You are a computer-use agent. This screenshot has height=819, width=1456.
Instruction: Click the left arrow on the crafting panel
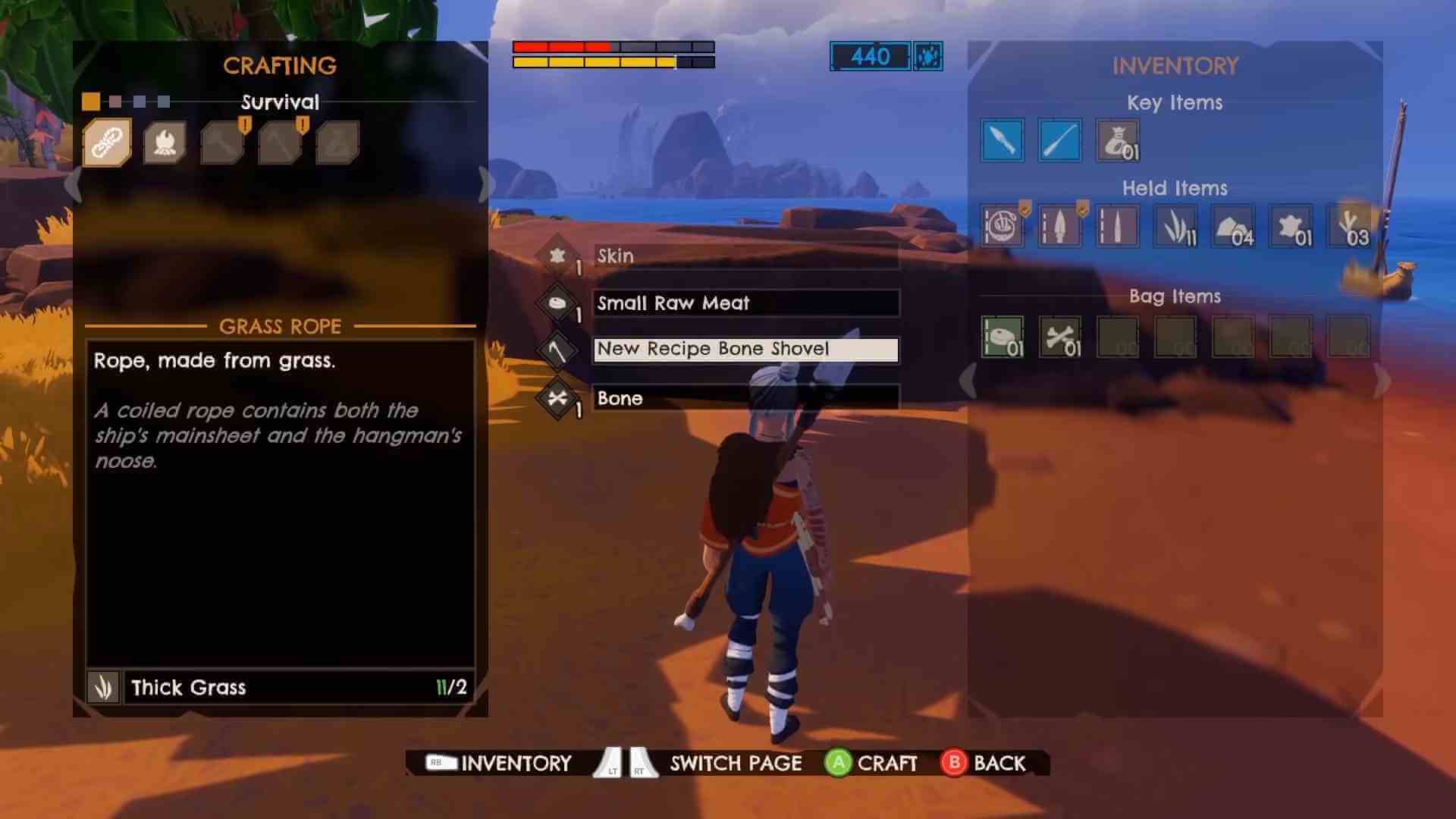click(74, 184)
